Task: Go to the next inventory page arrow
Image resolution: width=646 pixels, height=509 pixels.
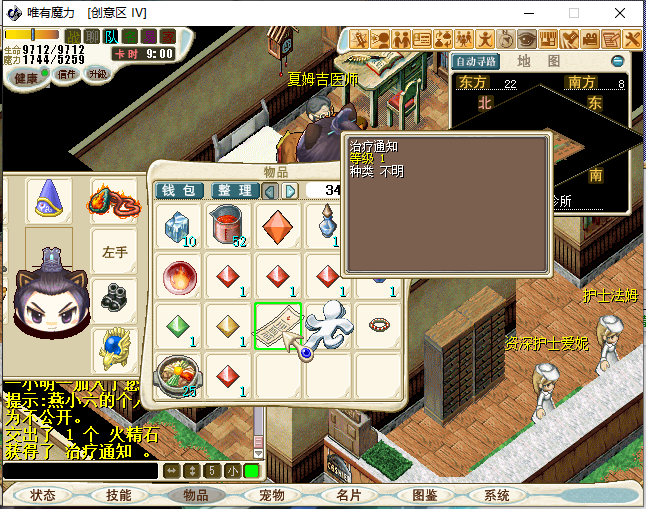Action: (290, 190)
